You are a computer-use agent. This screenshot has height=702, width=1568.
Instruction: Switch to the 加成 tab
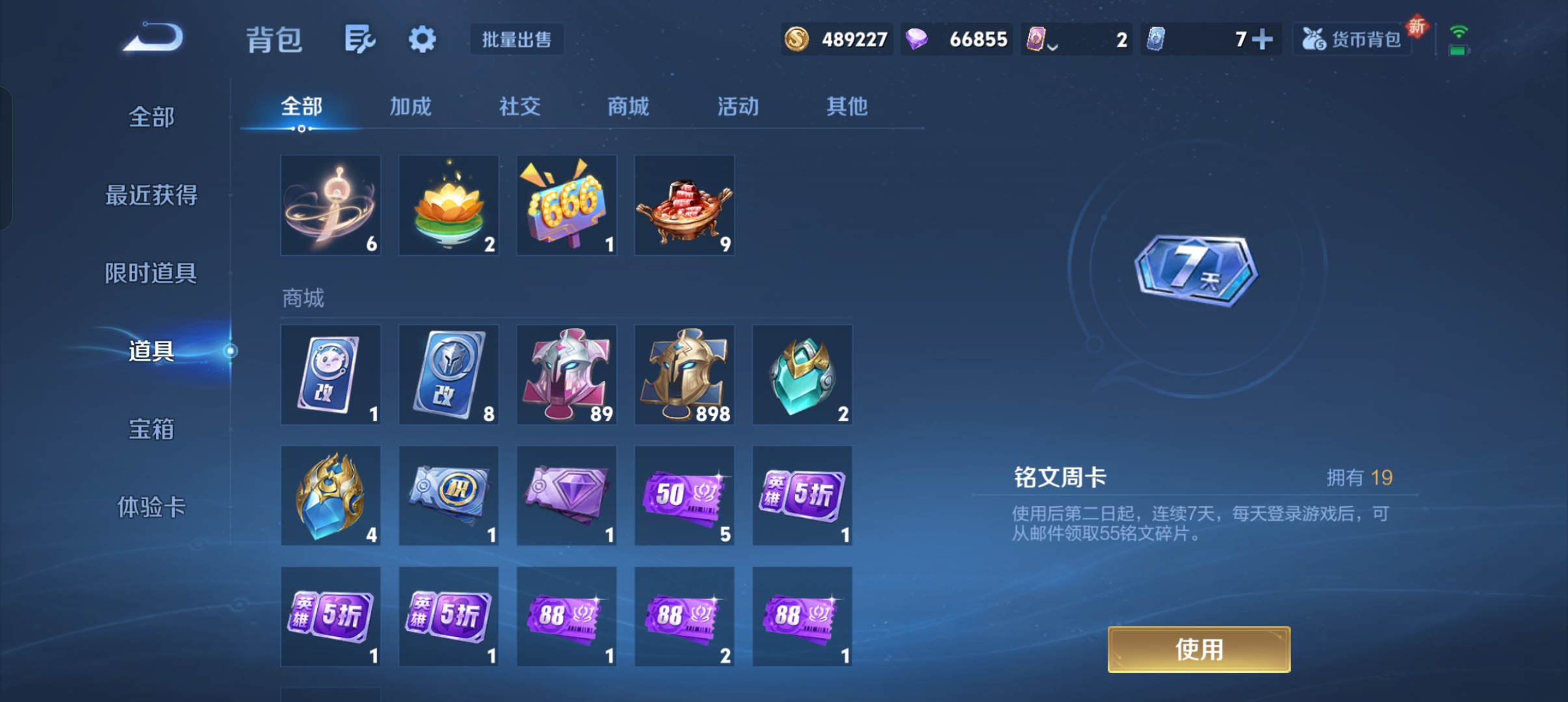click(x=410, y=106)
